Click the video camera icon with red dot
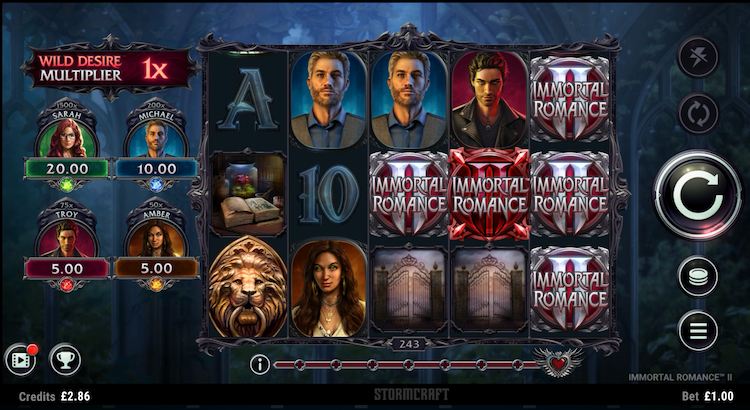Viewport: 750px width, 410px height. point(21,359)
